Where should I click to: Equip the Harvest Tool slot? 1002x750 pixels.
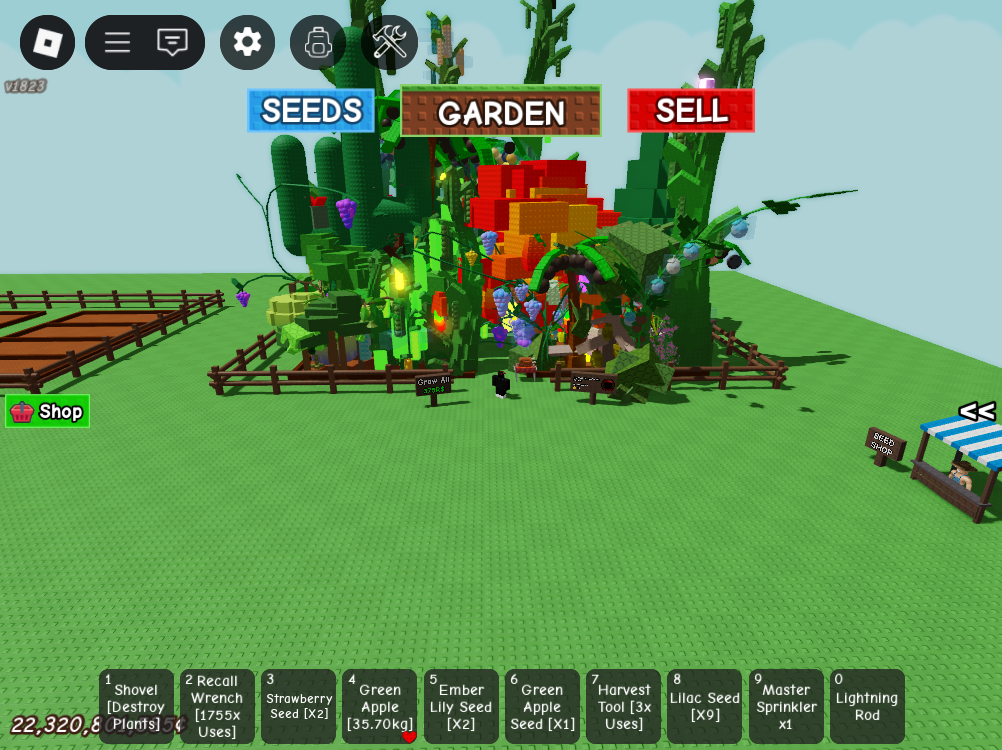[623, 706]
